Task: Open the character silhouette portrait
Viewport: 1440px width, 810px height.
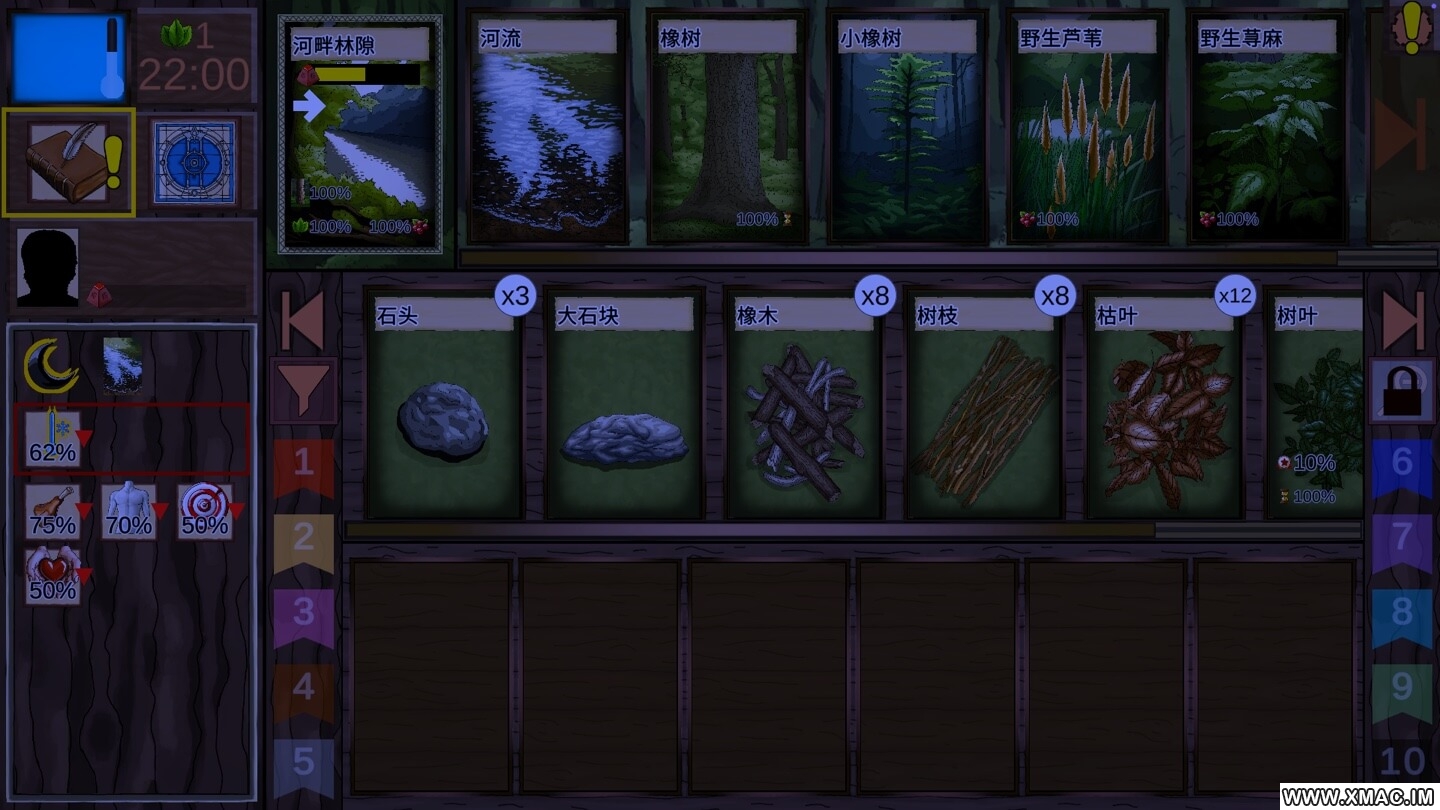Action: coord(47,268)
